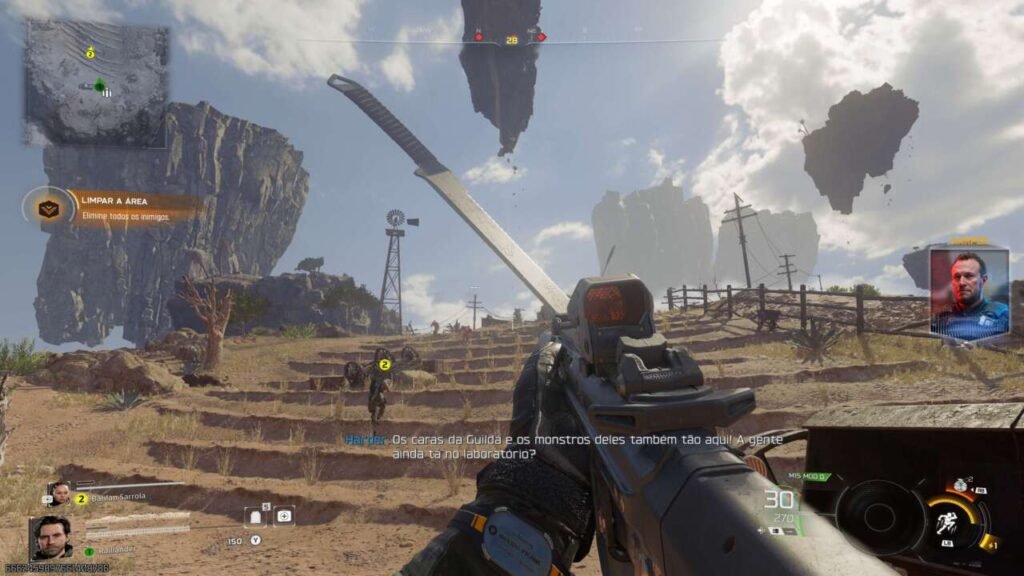
Task: Choose the armor plate equipment slot
Action: [x=254, y=516]
